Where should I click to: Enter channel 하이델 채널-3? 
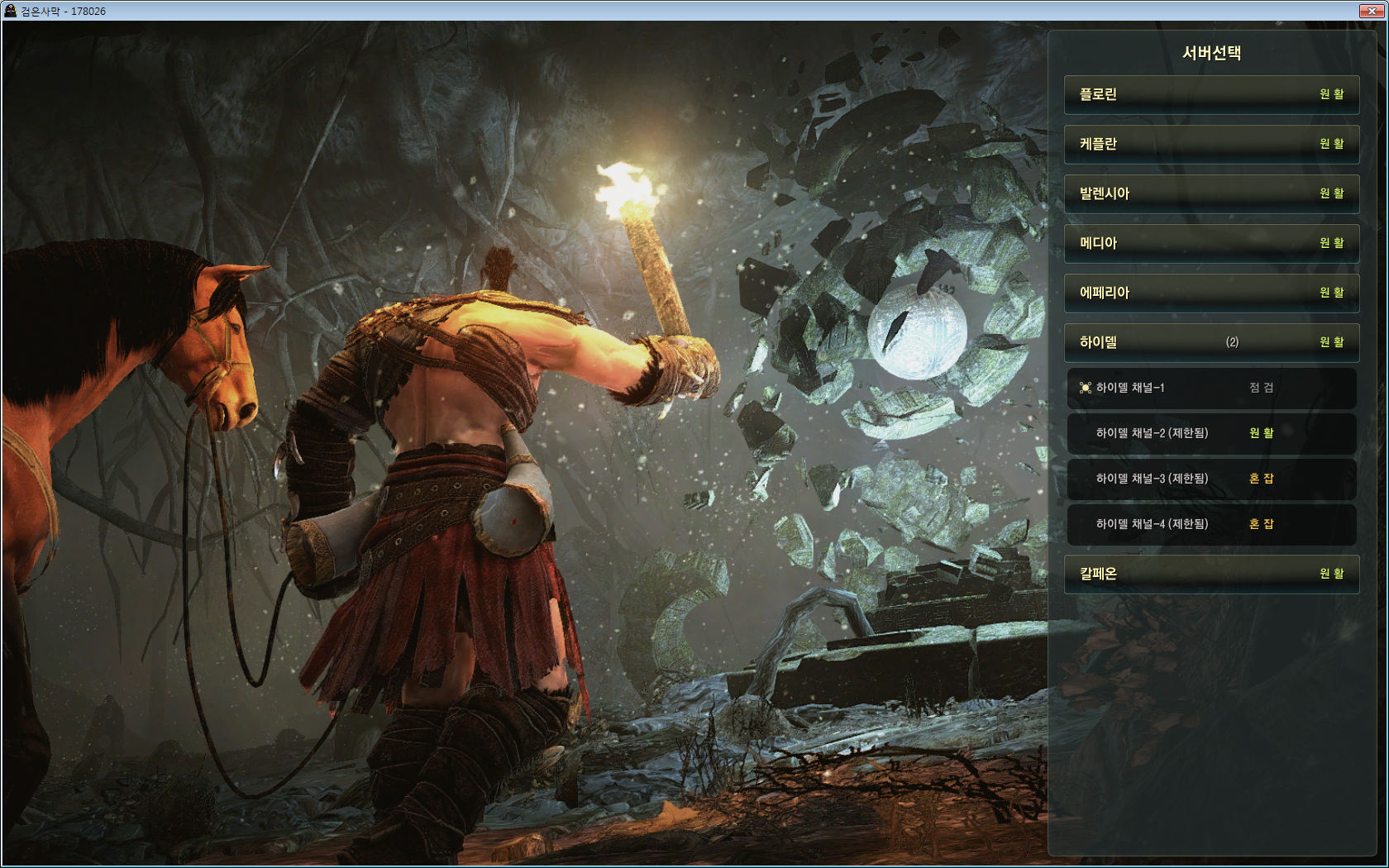click(1211, 479)
